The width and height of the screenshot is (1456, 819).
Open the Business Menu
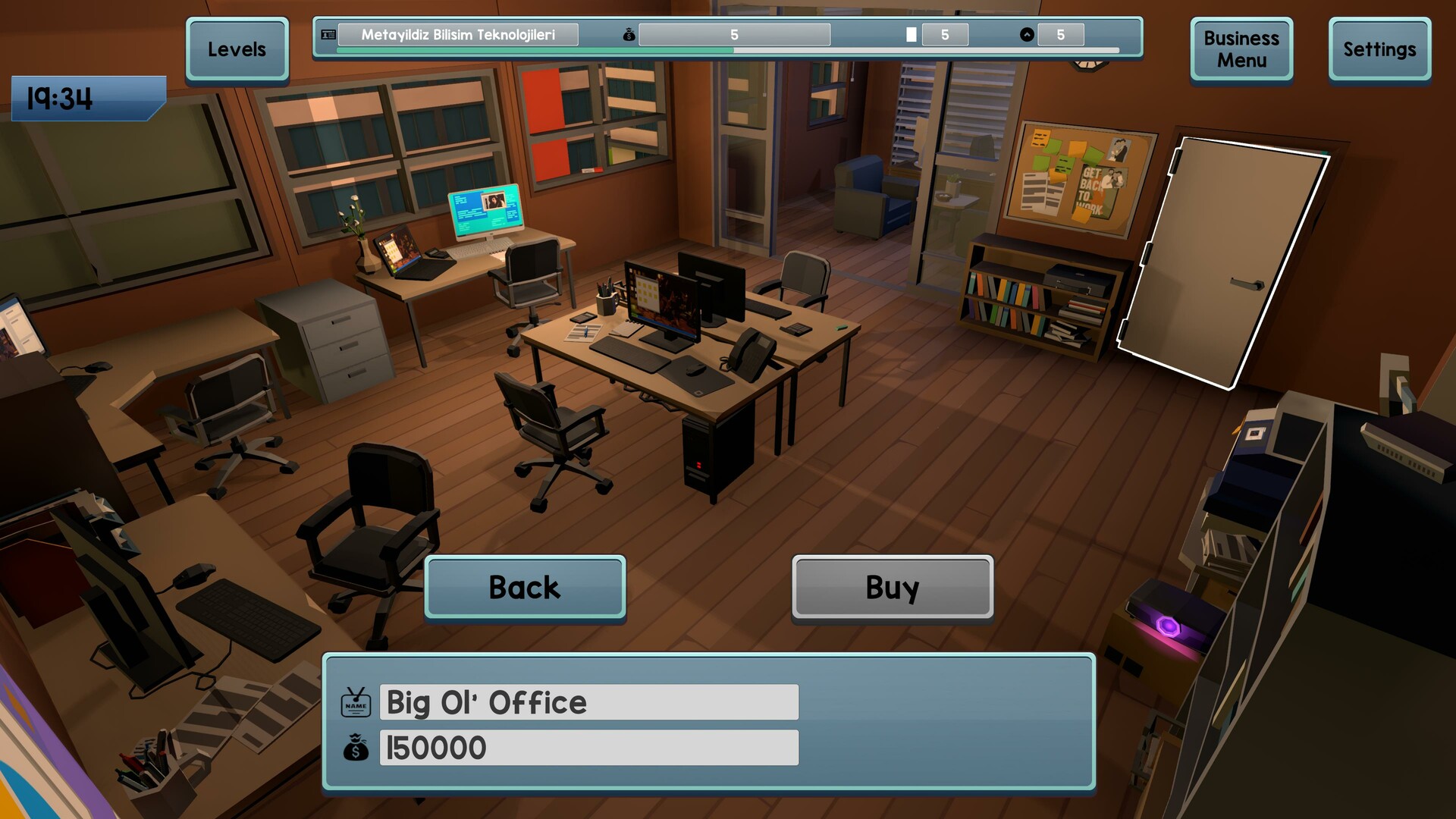(x=1241, y=49)
